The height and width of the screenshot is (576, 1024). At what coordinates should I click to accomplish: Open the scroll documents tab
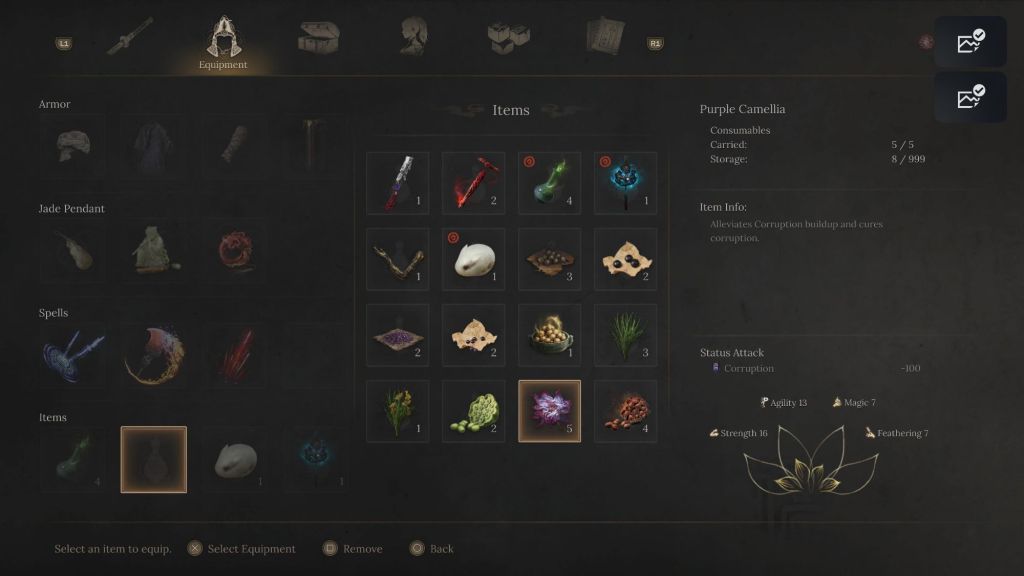click(604, 38)
